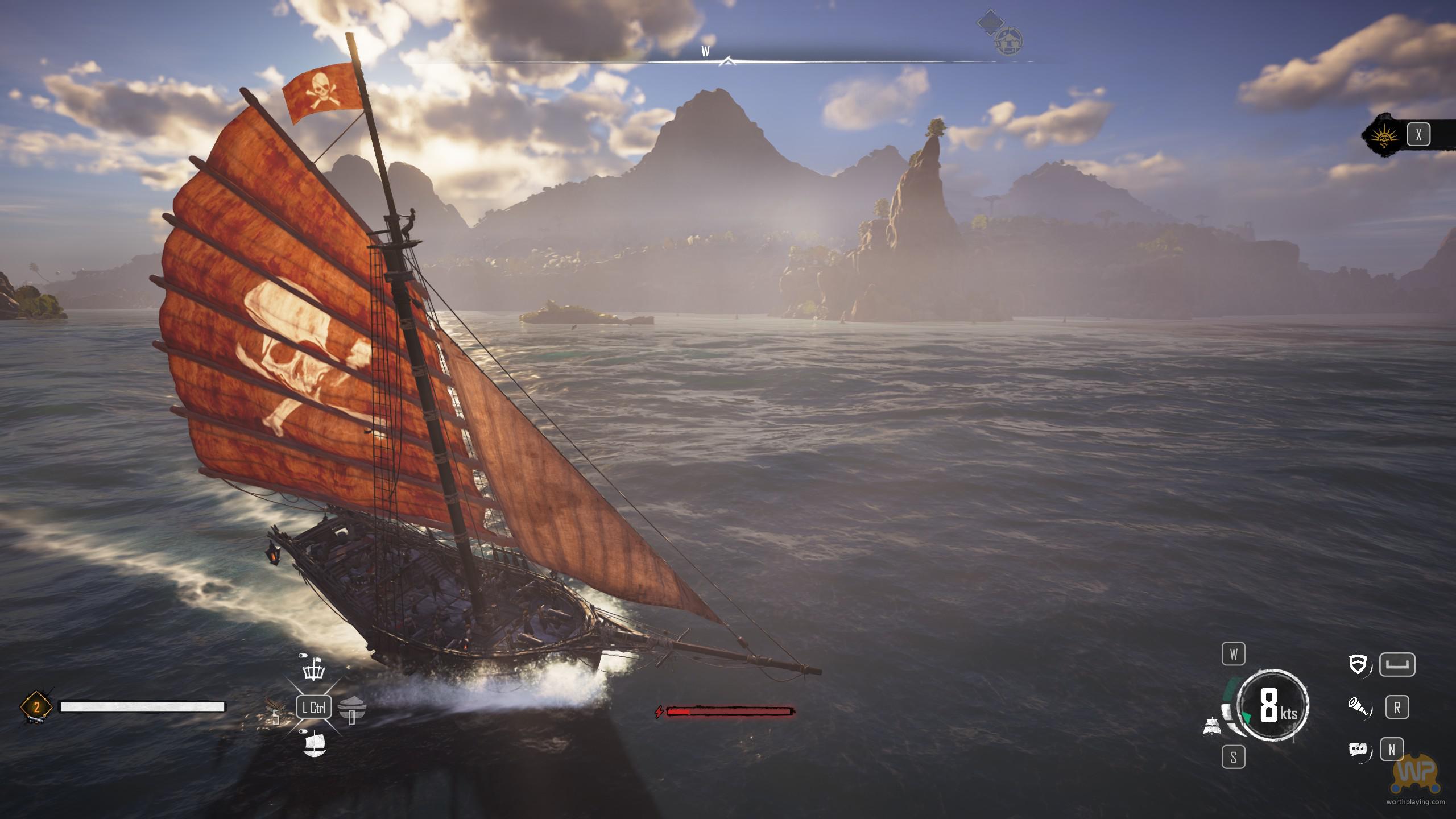This screenshot has height=819, width=1456.
Task: Click the ship sail icon beside the speed gauge
Action: tap(1213, 726)
